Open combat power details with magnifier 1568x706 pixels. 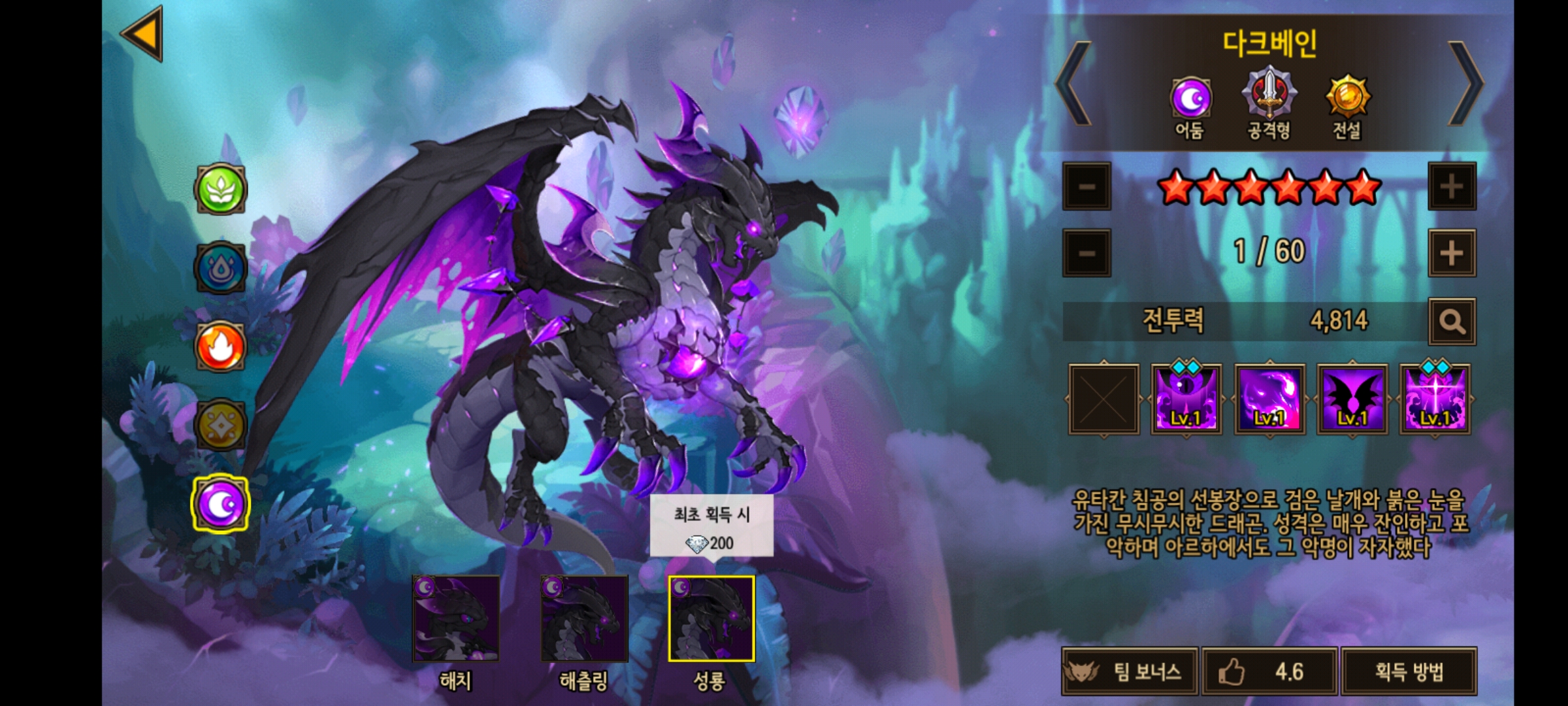click(x=1451, y=322)
